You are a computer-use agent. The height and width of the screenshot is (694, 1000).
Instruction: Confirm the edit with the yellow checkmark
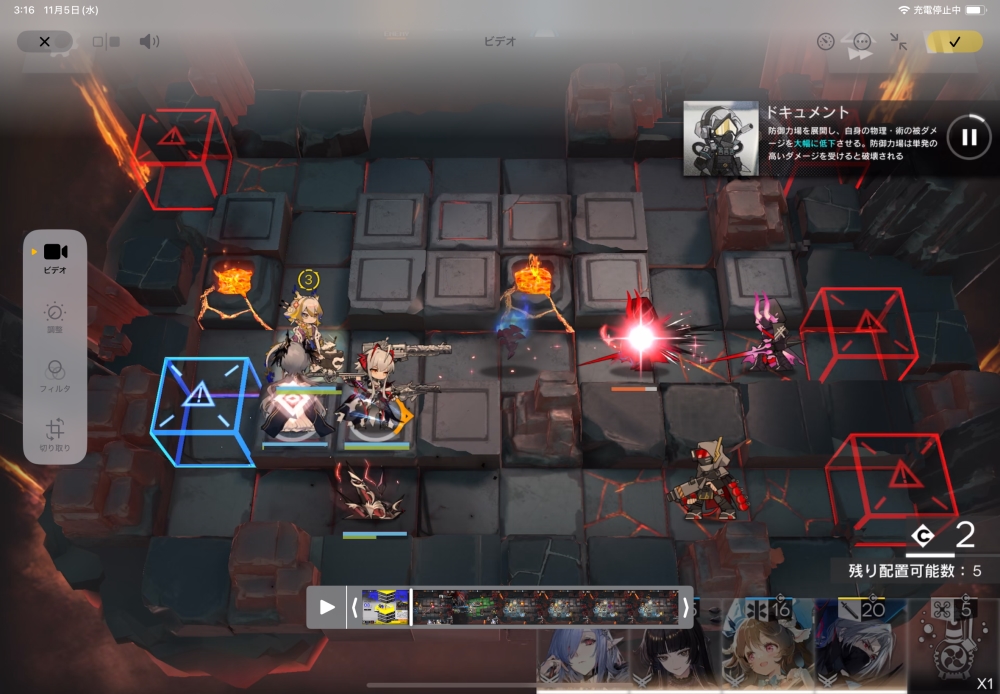(x=954, y=41)
